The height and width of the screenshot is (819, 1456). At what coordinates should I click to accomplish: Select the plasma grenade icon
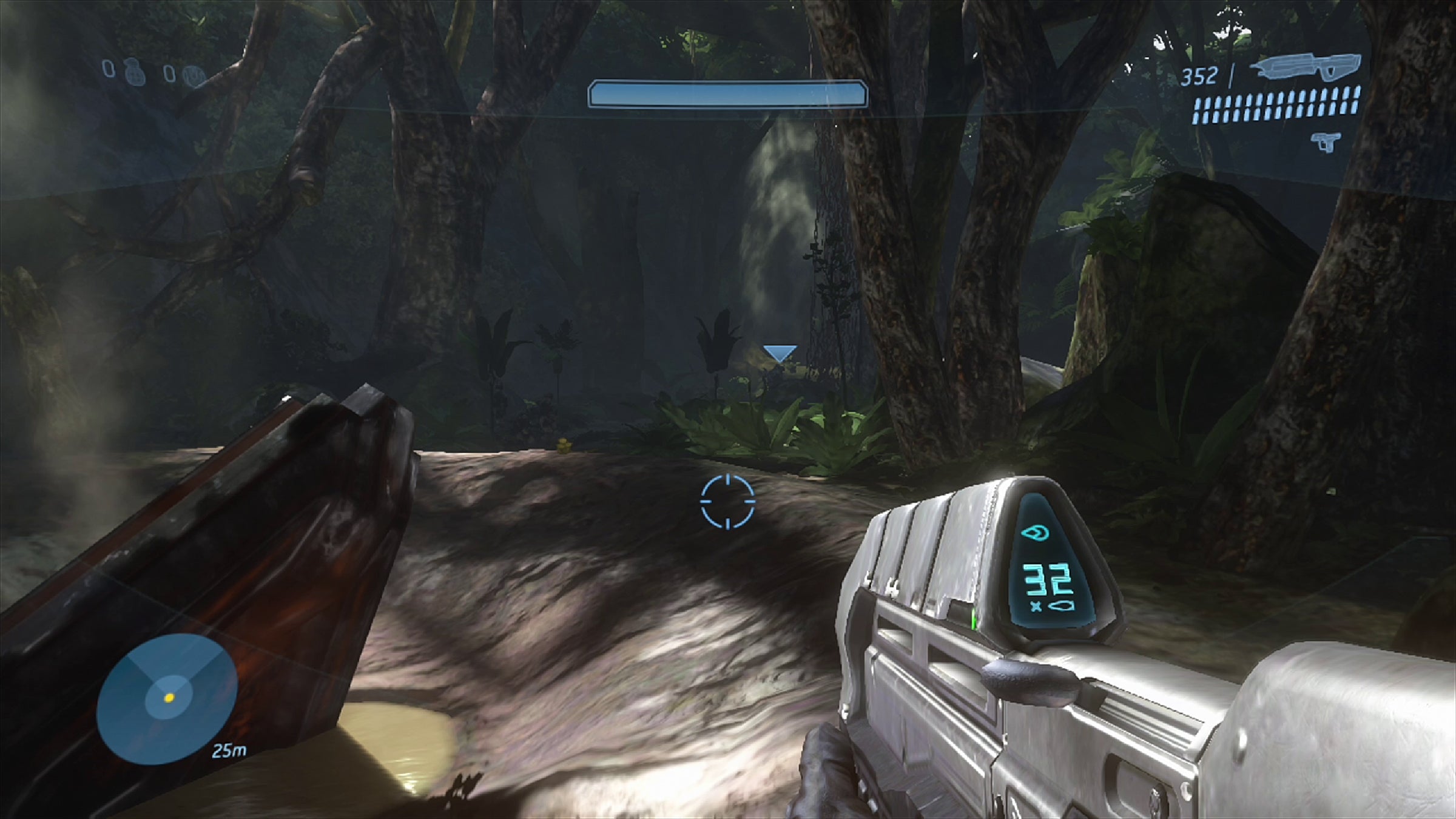click(195, 76)
